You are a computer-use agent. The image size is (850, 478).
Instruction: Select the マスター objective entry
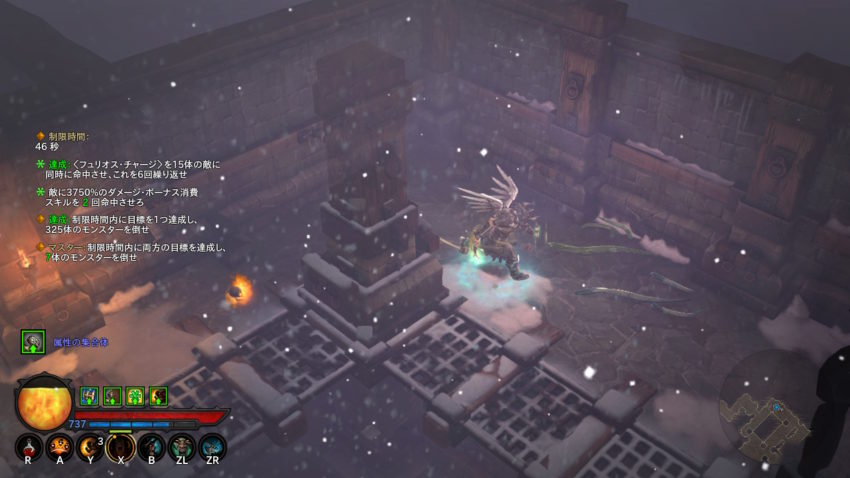130,252
